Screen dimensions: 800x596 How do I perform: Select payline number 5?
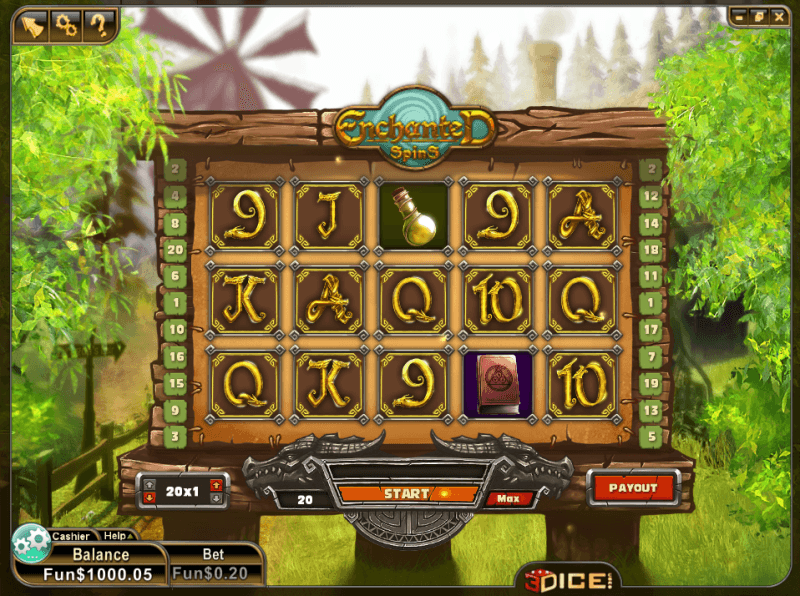pos(651,436)
